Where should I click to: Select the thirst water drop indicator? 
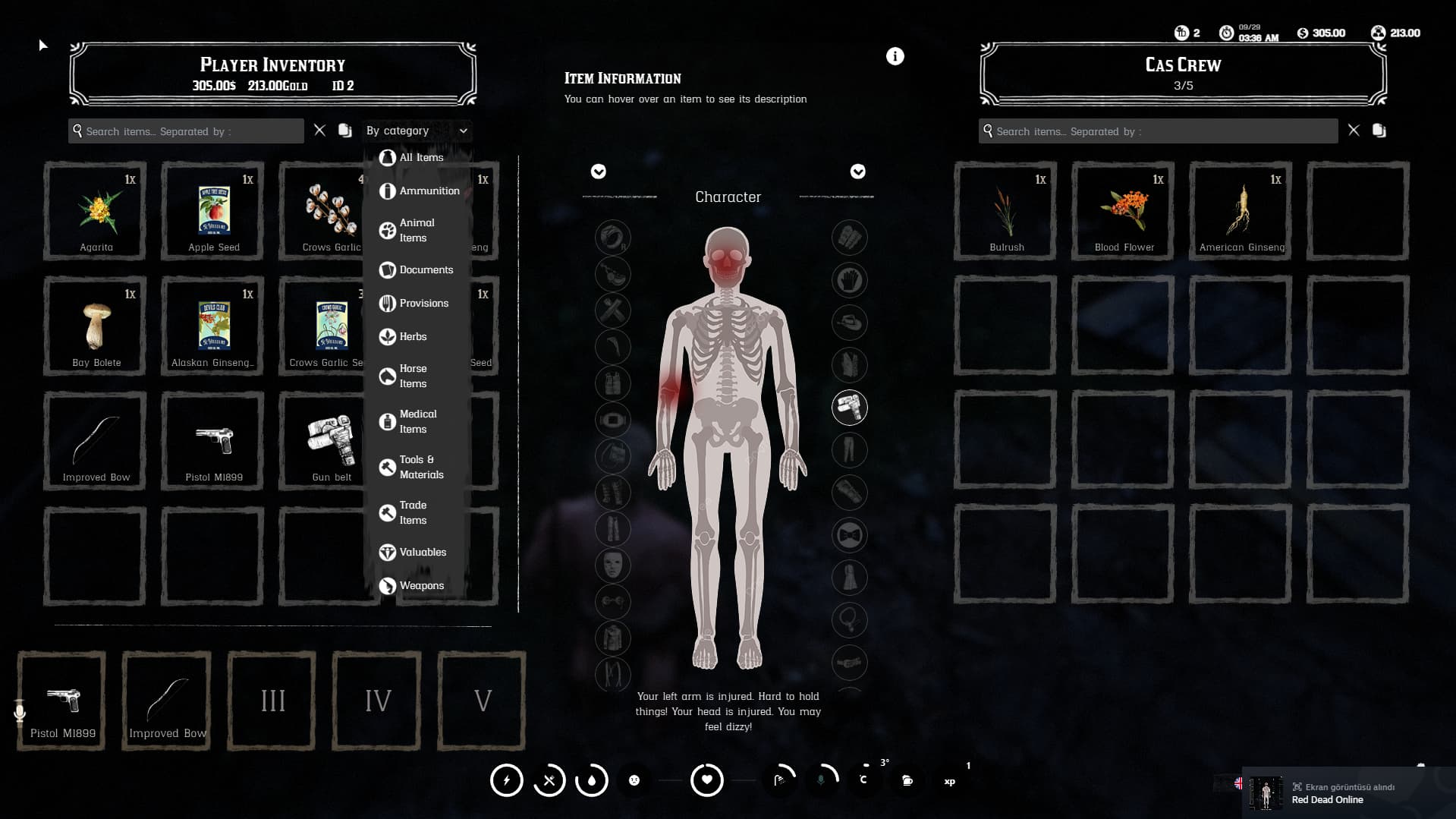pos(592,780)
